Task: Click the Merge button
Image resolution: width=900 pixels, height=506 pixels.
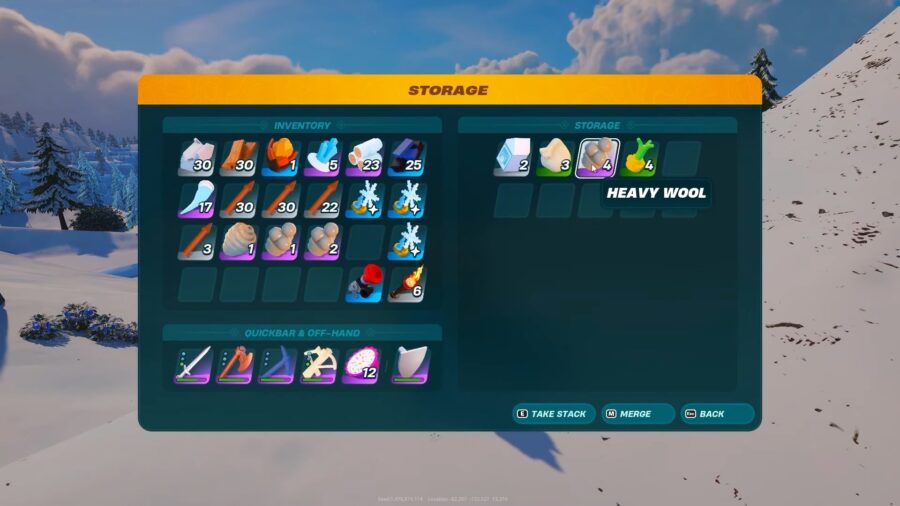Action: (x=636, y=413)
